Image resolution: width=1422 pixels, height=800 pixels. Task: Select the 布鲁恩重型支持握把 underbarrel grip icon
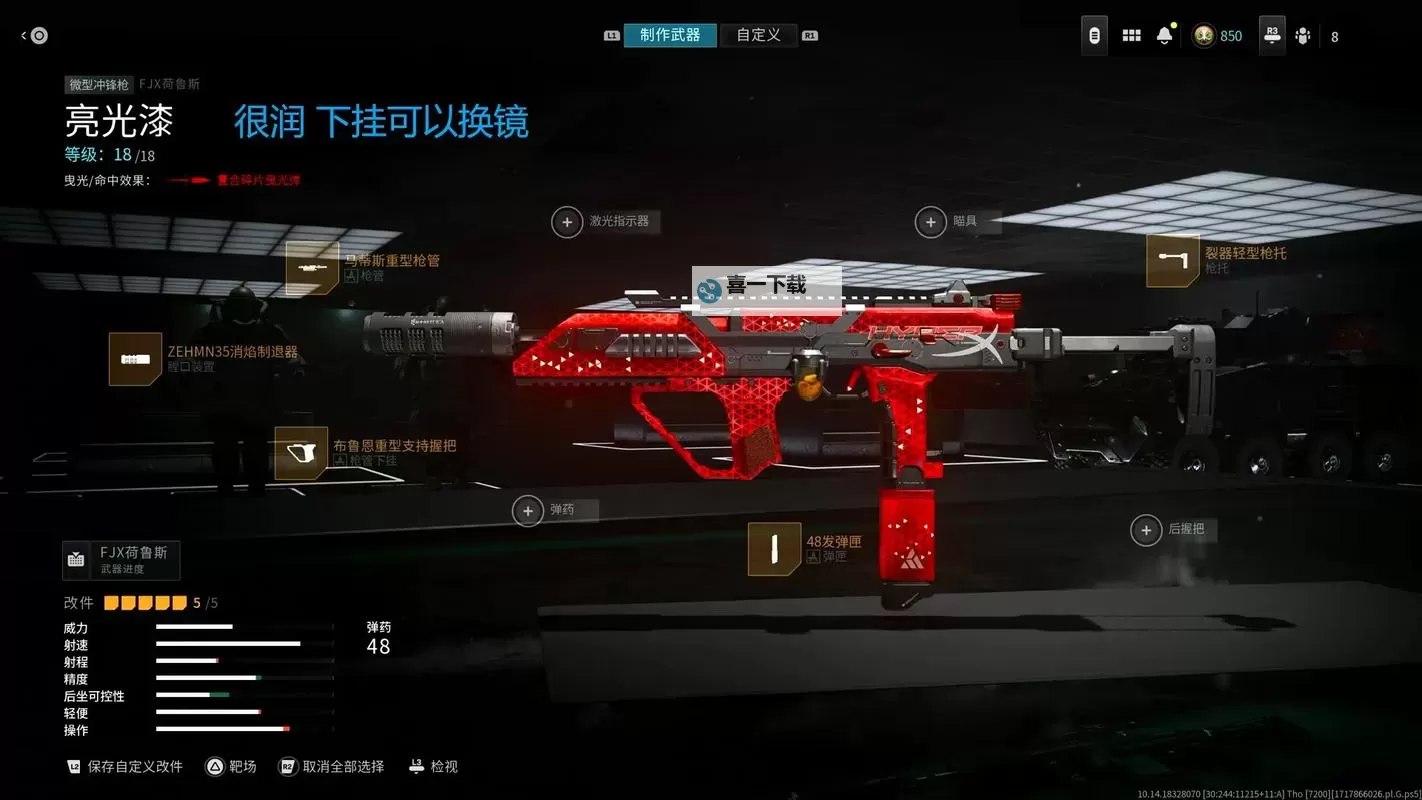coord(299,454)
